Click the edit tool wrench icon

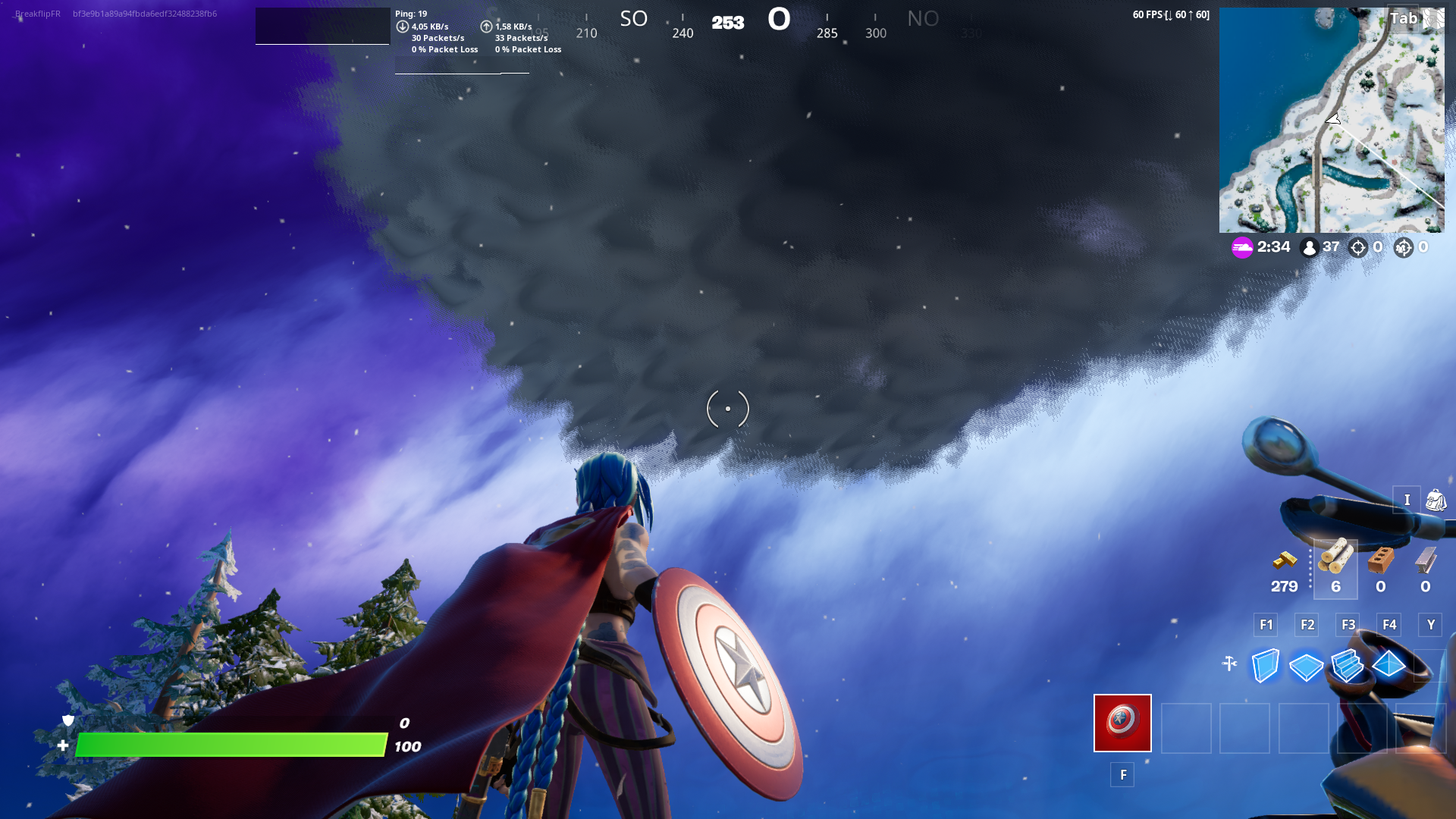pyautogui.click(x=1230, y=663)
